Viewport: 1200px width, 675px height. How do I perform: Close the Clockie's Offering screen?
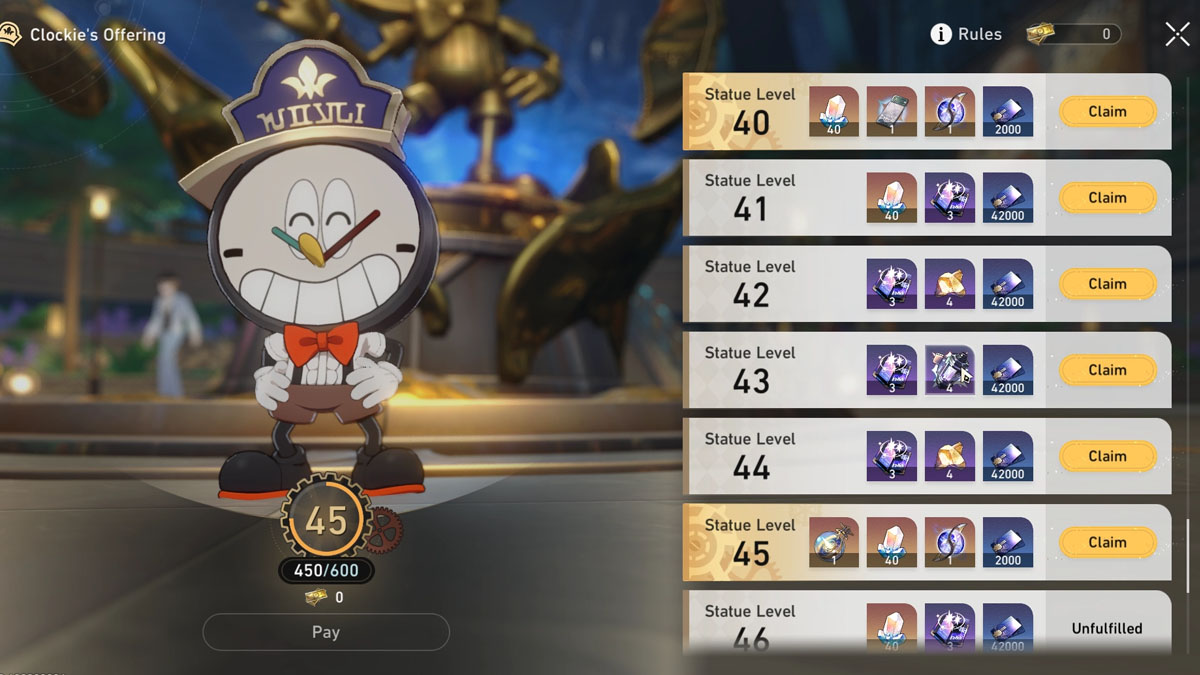[1177, 34]
